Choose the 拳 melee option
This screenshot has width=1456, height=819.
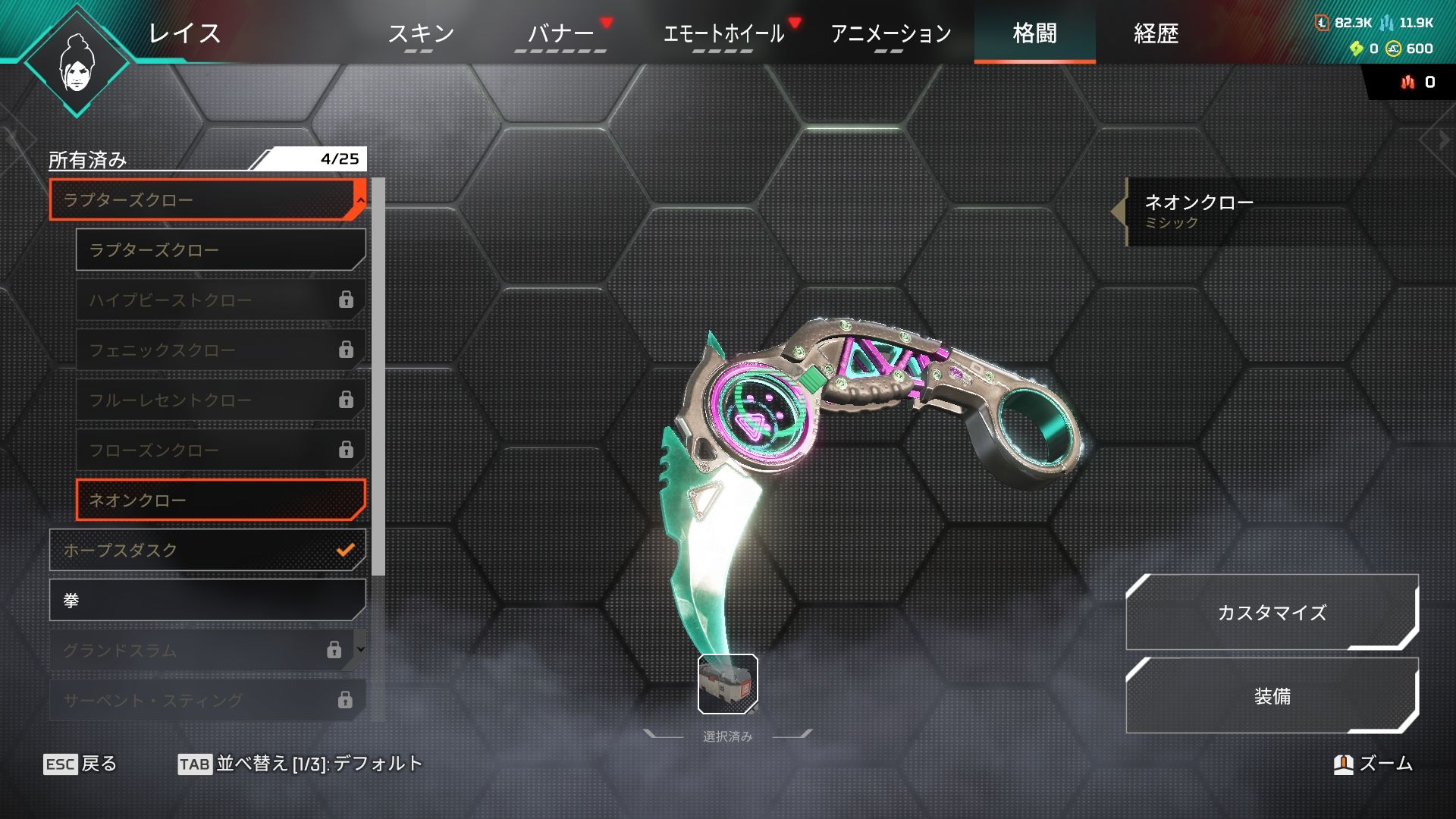(206, 601)
